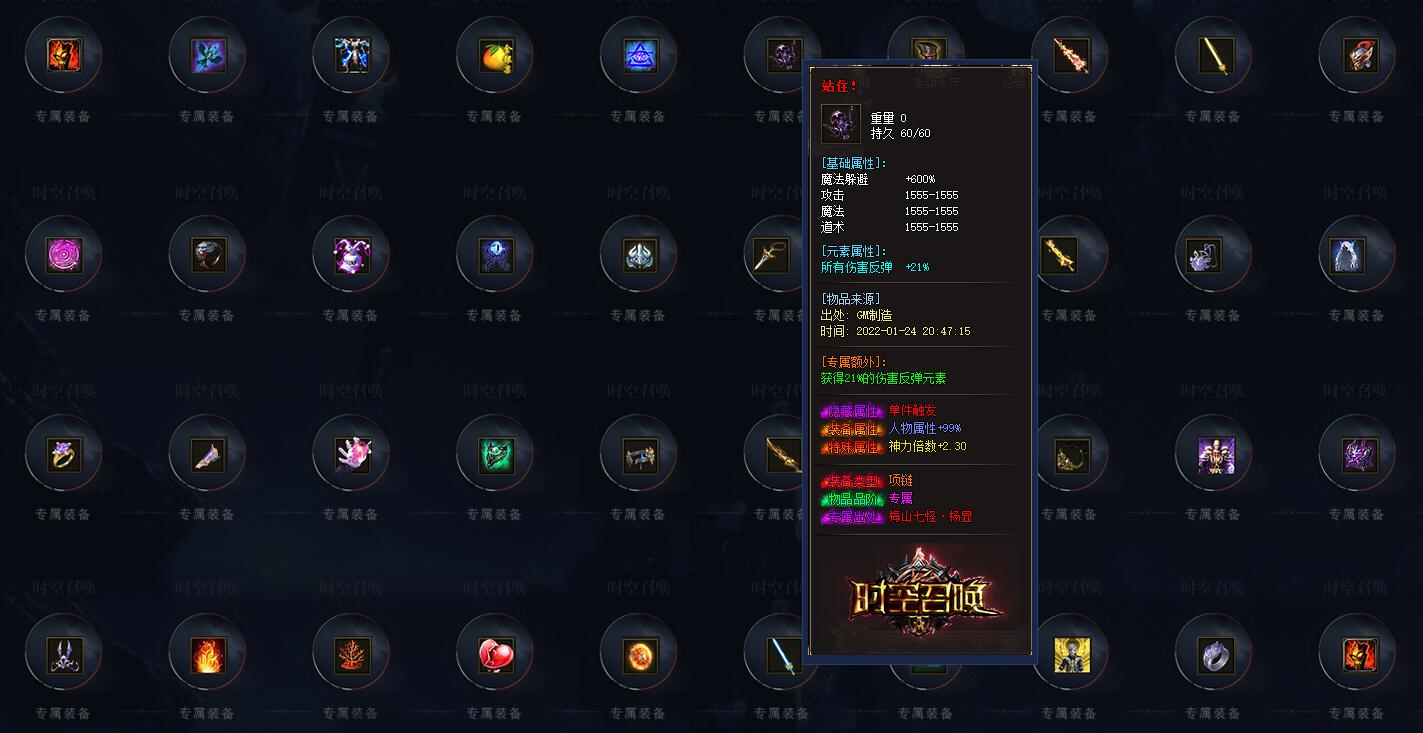Select the green shield item icon
Screen dimensions: 1423x733
coord(493,455)
